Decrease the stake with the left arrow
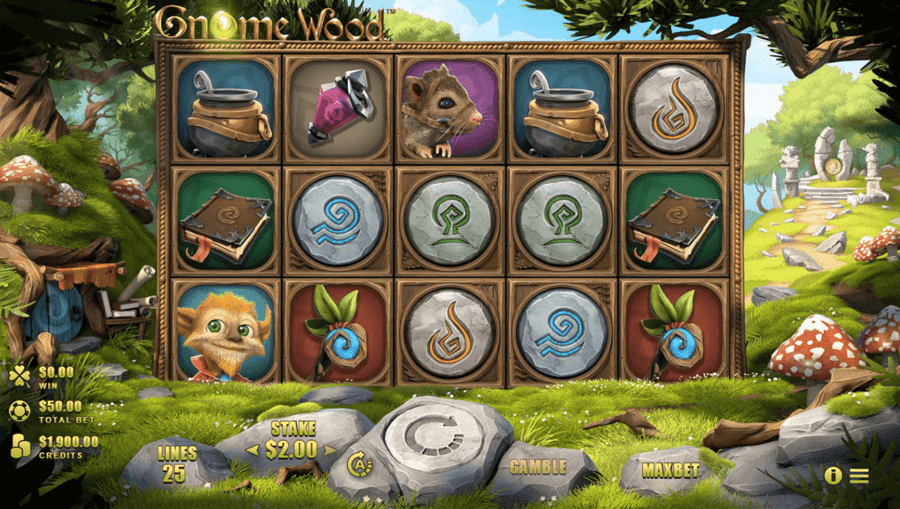This screenshot has height=509, width=900. pos(251,450)
